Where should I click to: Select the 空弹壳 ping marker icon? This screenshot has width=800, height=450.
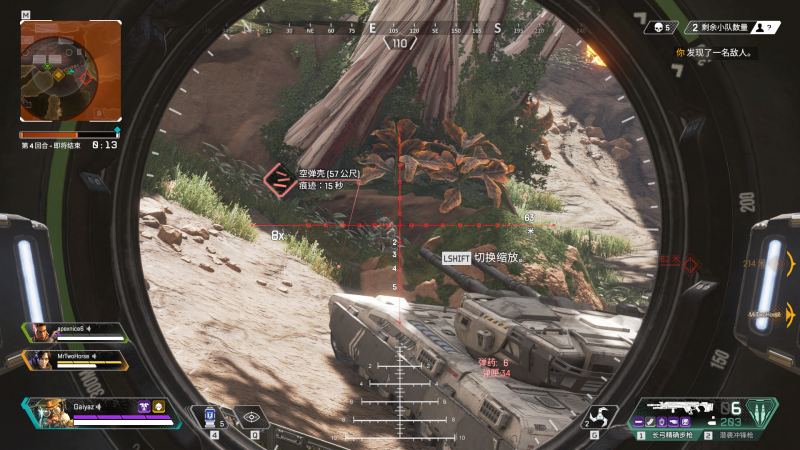click(x=279, y=179)
